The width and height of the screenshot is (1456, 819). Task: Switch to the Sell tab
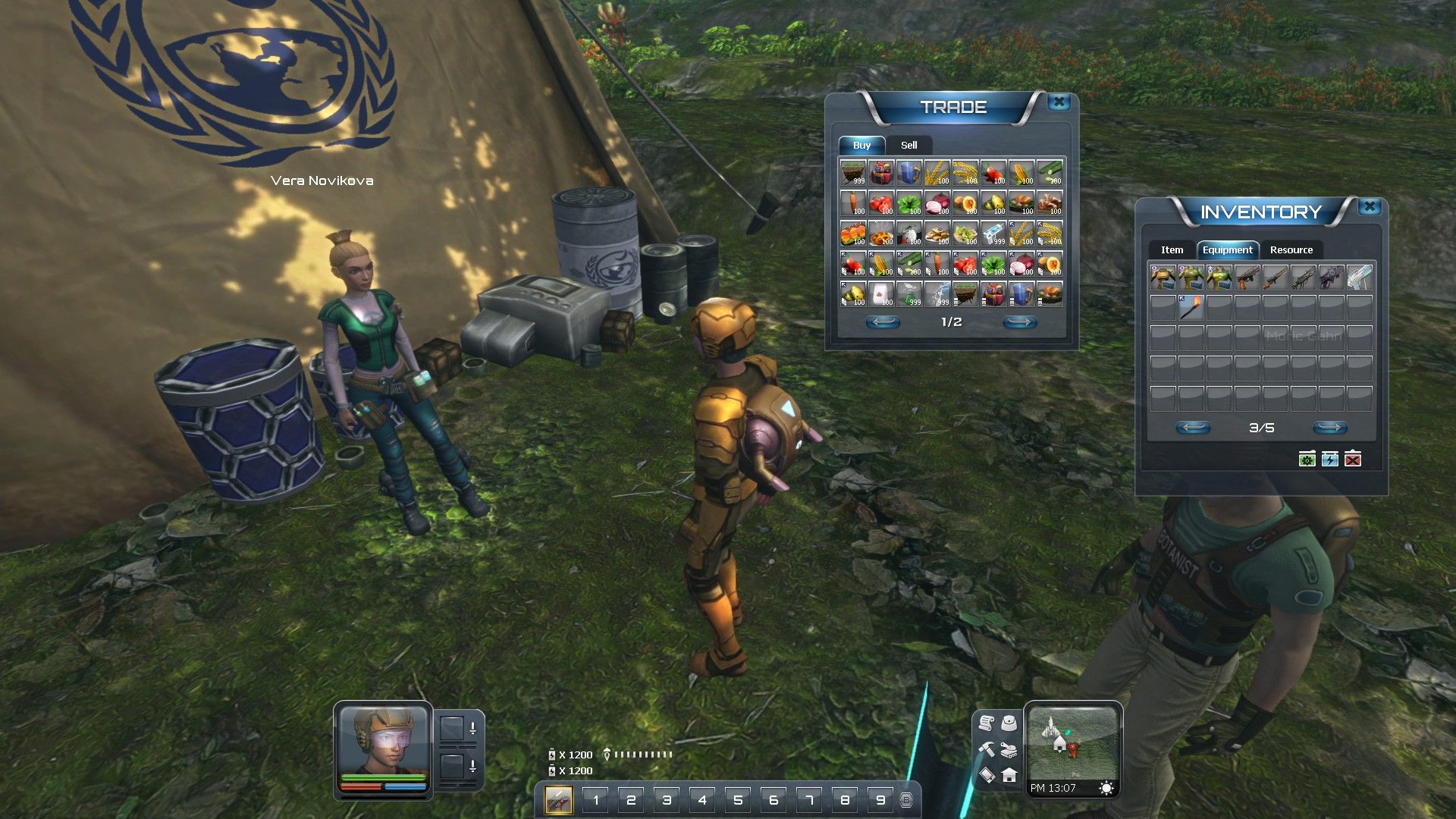coord(908,145)
